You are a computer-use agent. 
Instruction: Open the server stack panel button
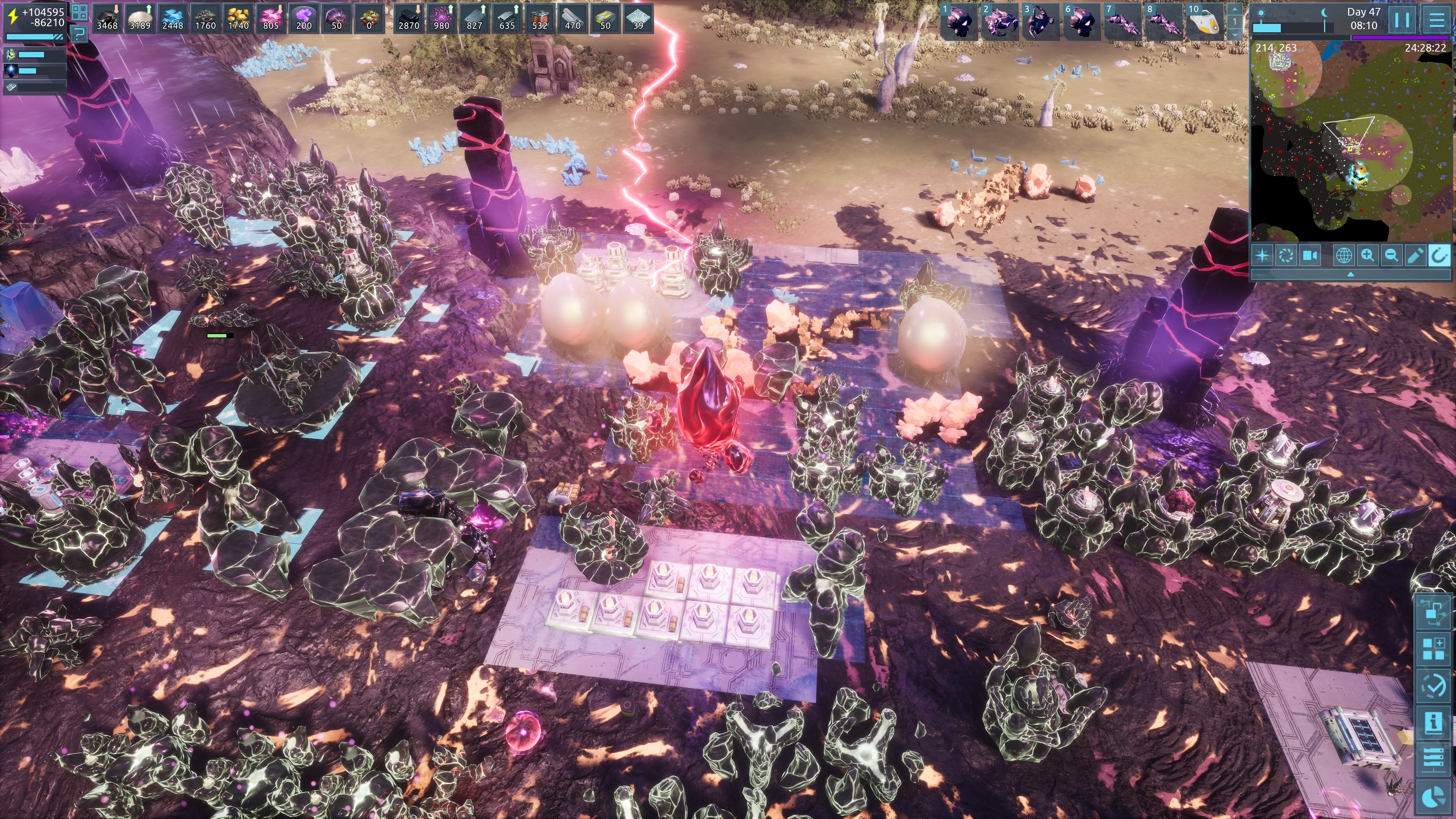click(x=1433, y=759)
